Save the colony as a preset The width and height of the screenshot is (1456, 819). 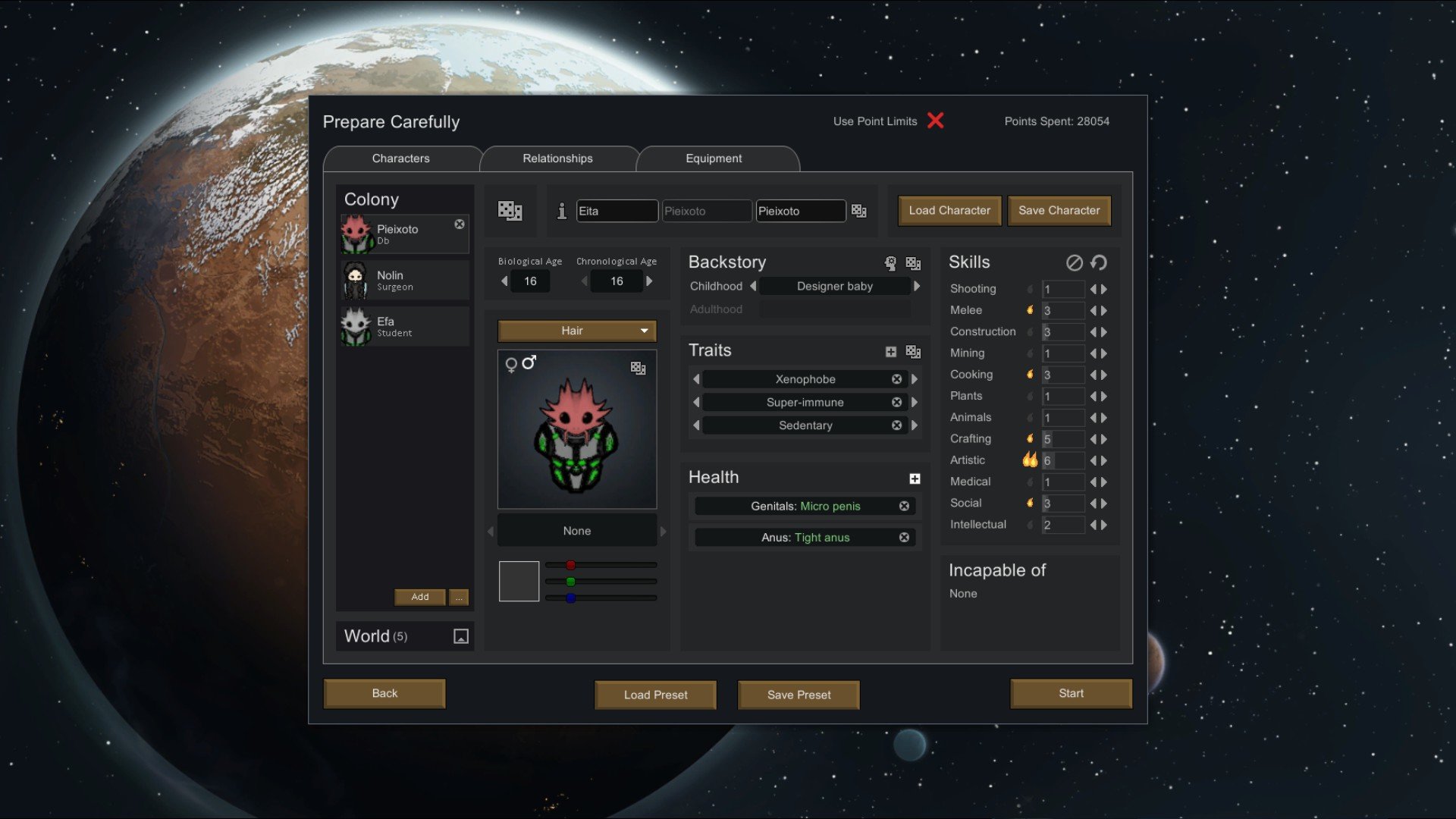coord(799,695)
